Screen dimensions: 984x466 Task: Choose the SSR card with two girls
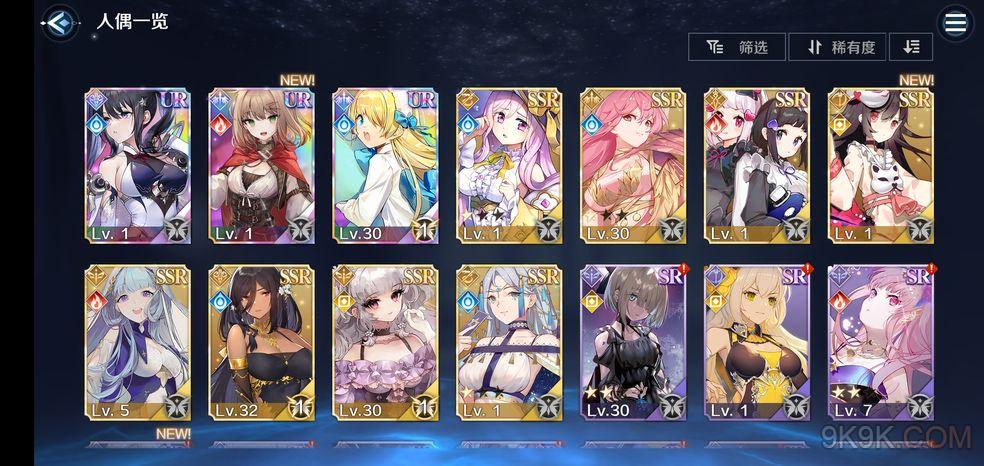(x=757, y=165)
